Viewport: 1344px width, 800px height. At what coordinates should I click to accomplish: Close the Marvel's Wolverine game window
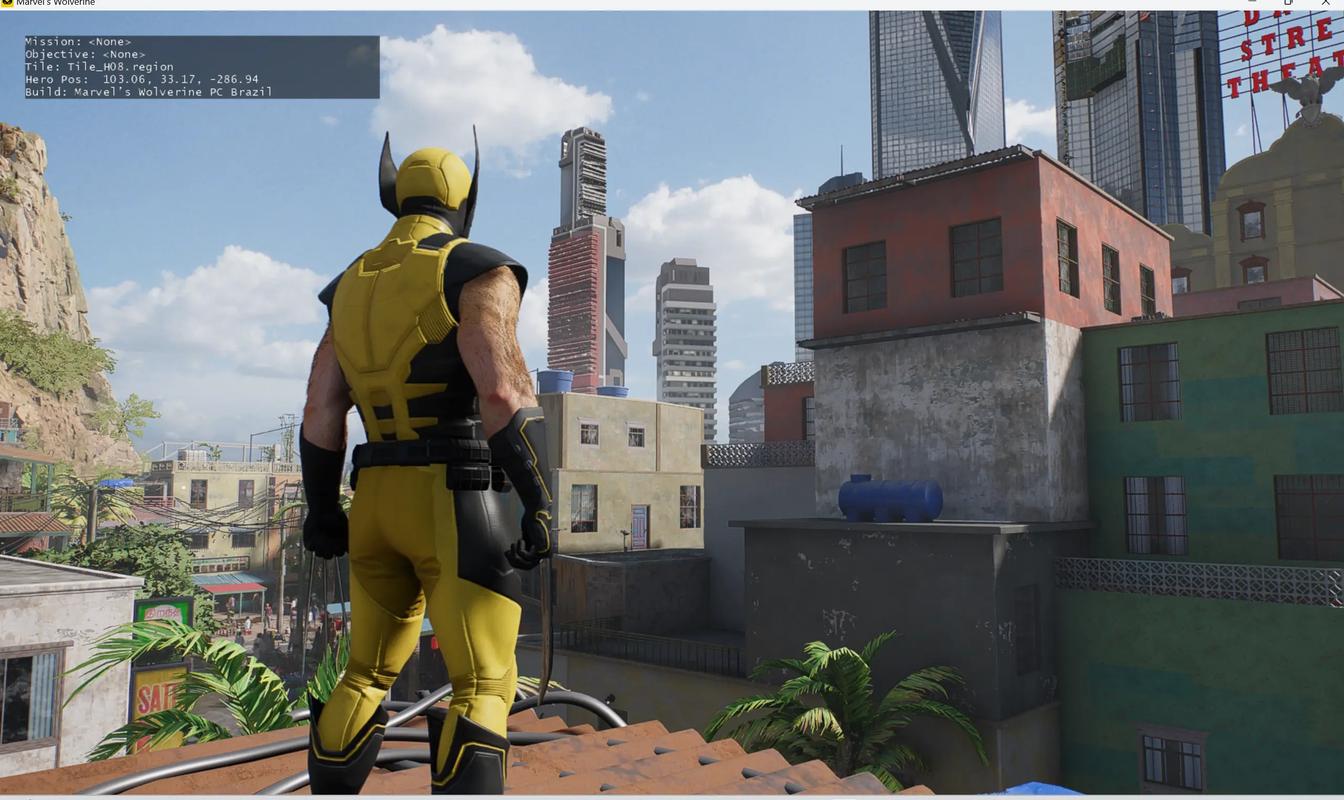tap(1326, 3)
